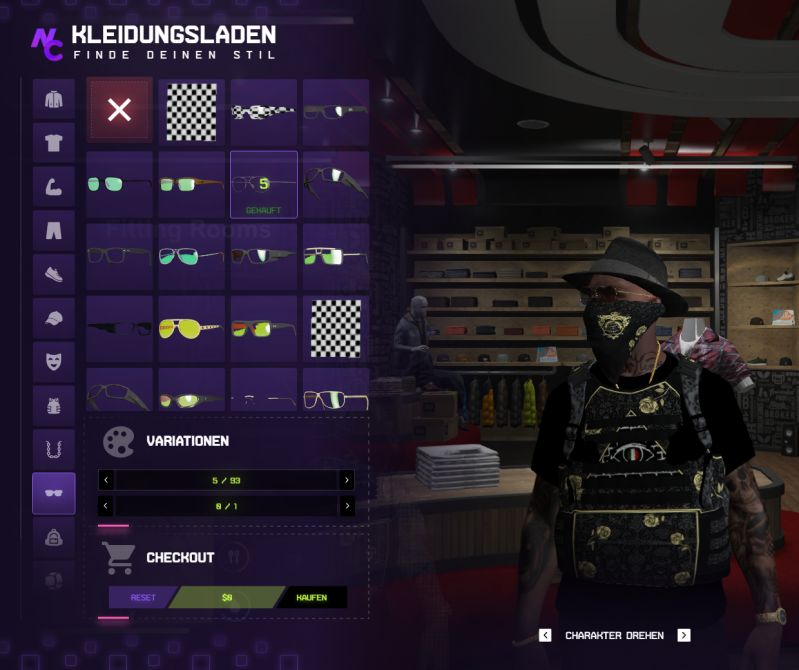Screen dimensions: 799x670
Task: Reset the outfit with the RESET button
Action: point(143,597)
